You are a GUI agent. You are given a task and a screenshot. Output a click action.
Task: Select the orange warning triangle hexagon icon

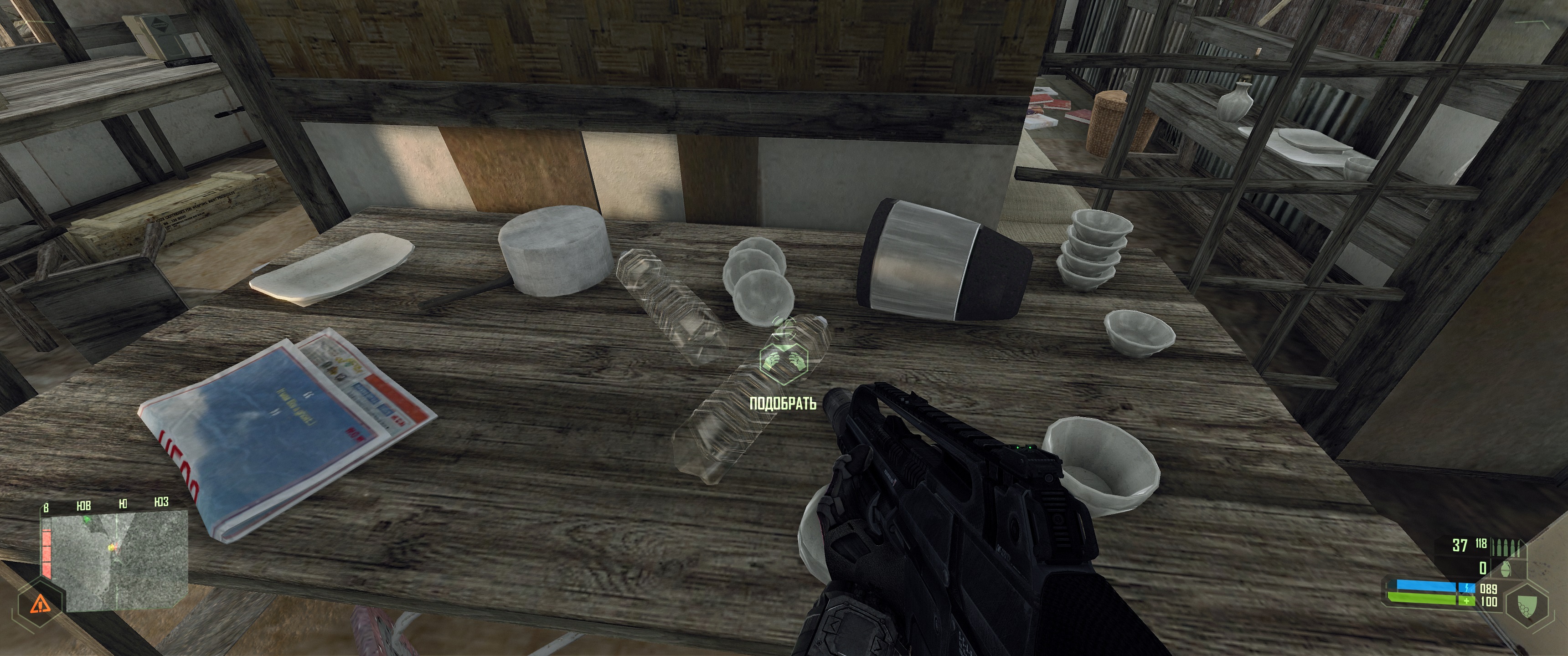pyautogui.click(x=40, y=603)
